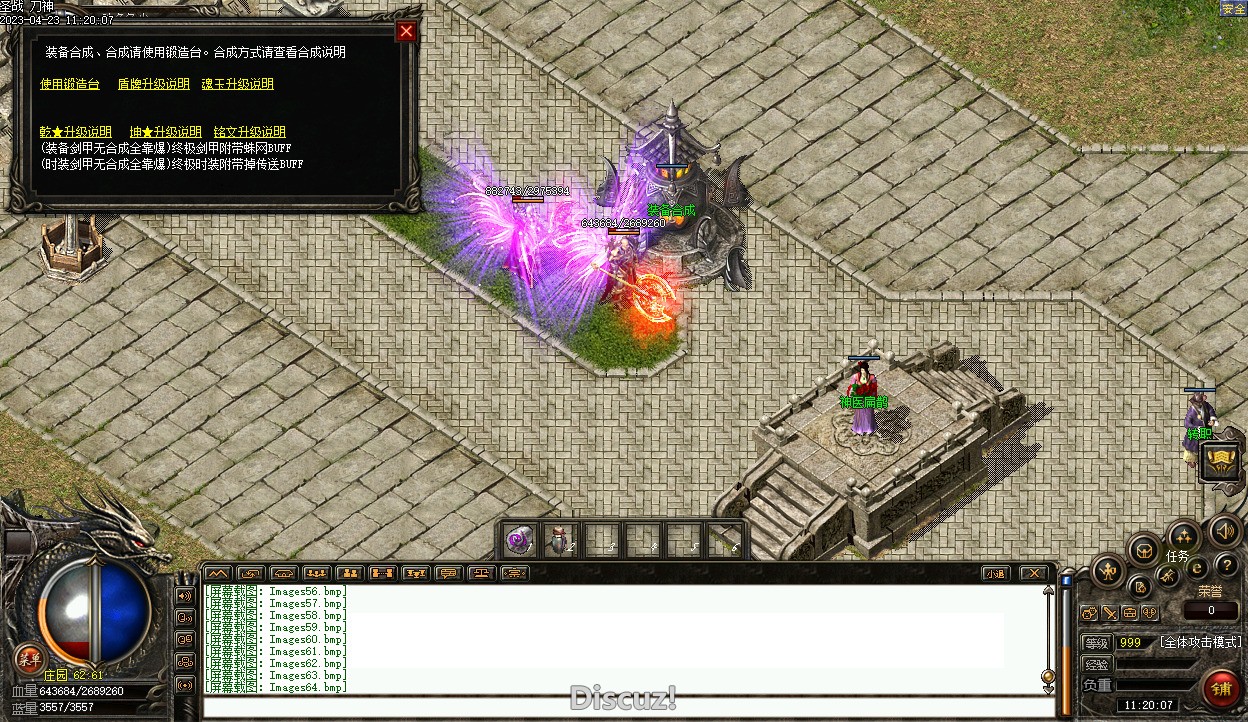
Task: Click the 等级 level button
Action: tap(1097, 642)
